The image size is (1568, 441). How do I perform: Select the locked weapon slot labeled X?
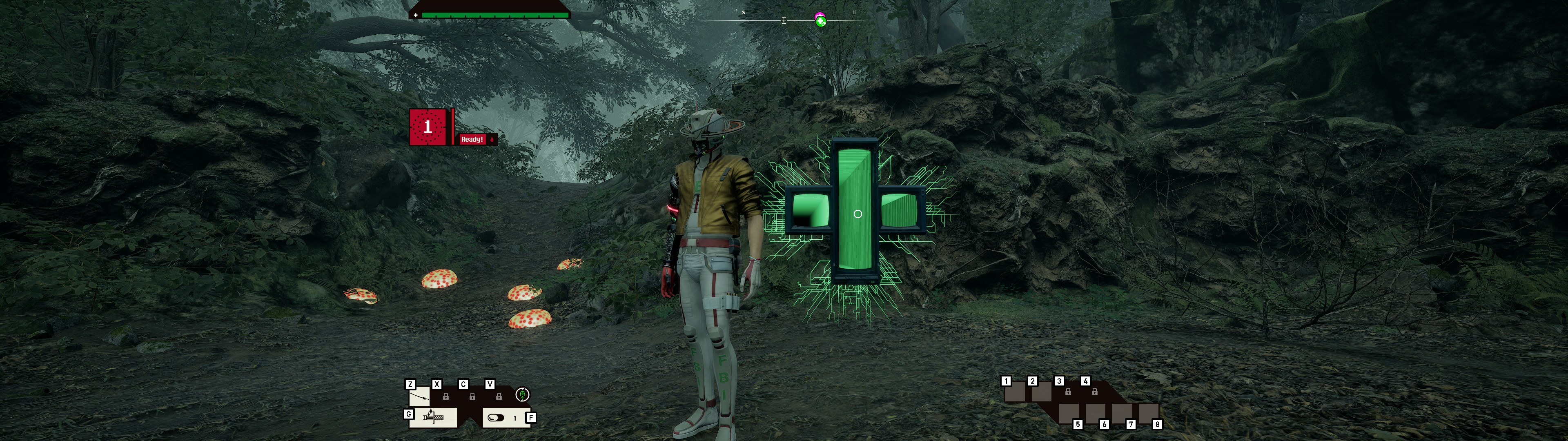(x=445, y=396)
